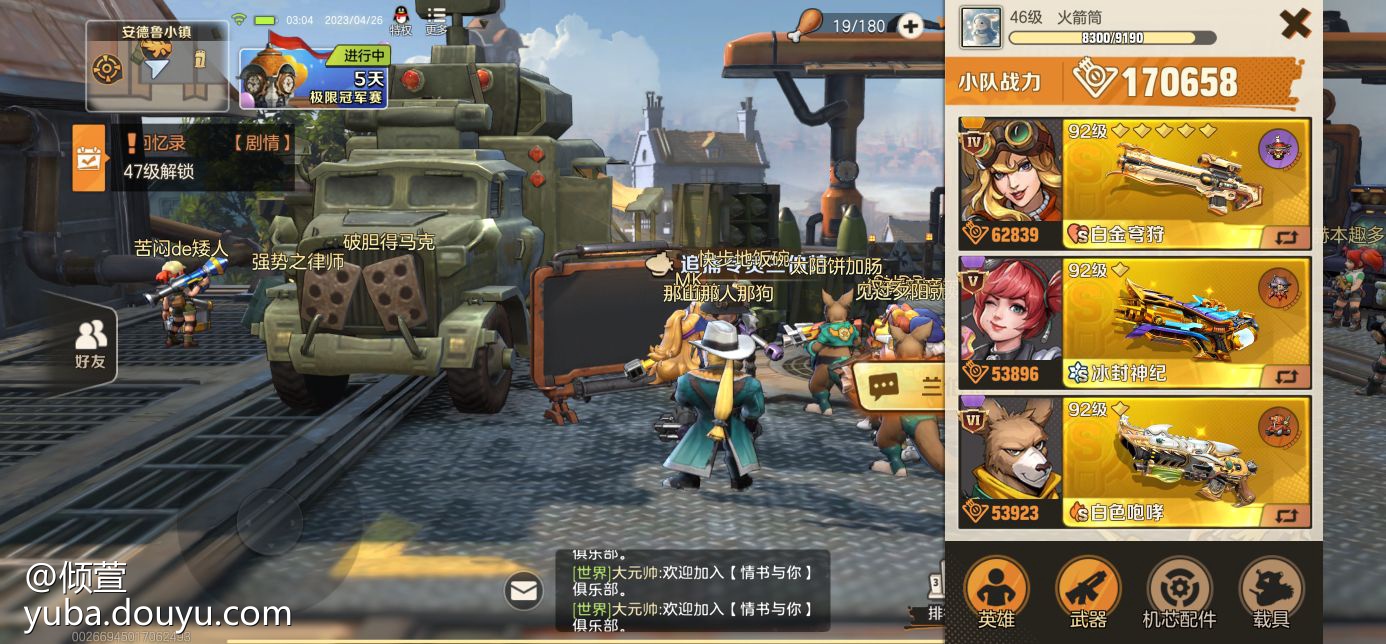Screen dimensions: 1386x644
Task: Swap the 白色咆哮 weapon
Action: click(x=1286, y=515)
